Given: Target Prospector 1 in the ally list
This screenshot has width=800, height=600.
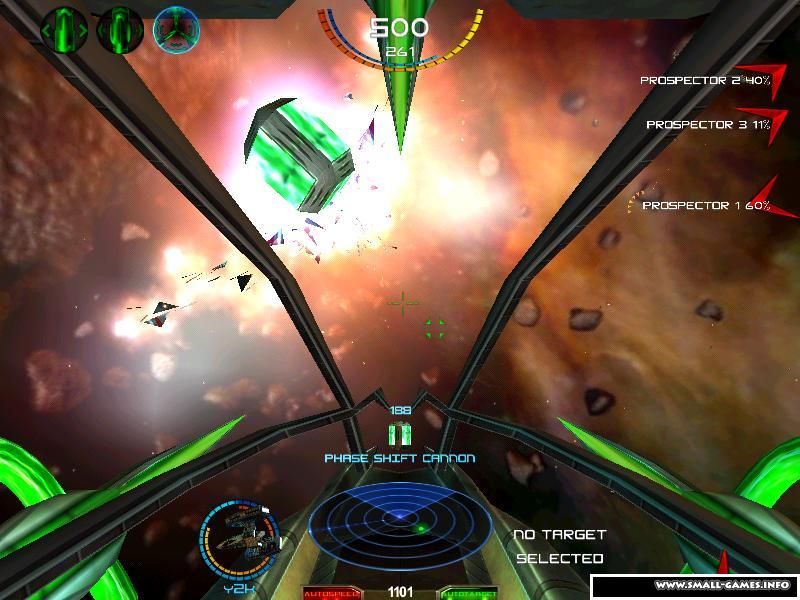Looking at the screenshot, I should pyautogui.click(x=705, y=205).
